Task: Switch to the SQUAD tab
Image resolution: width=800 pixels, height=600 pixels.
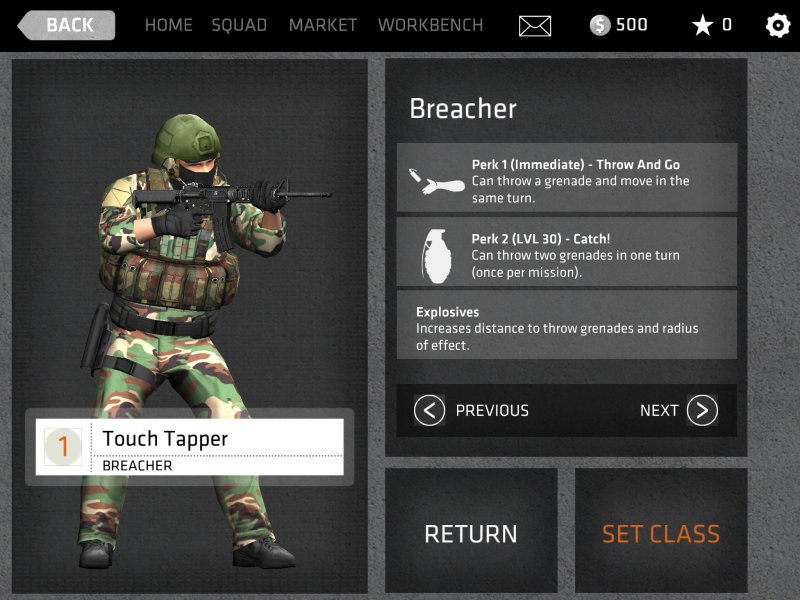Action: 239,25
